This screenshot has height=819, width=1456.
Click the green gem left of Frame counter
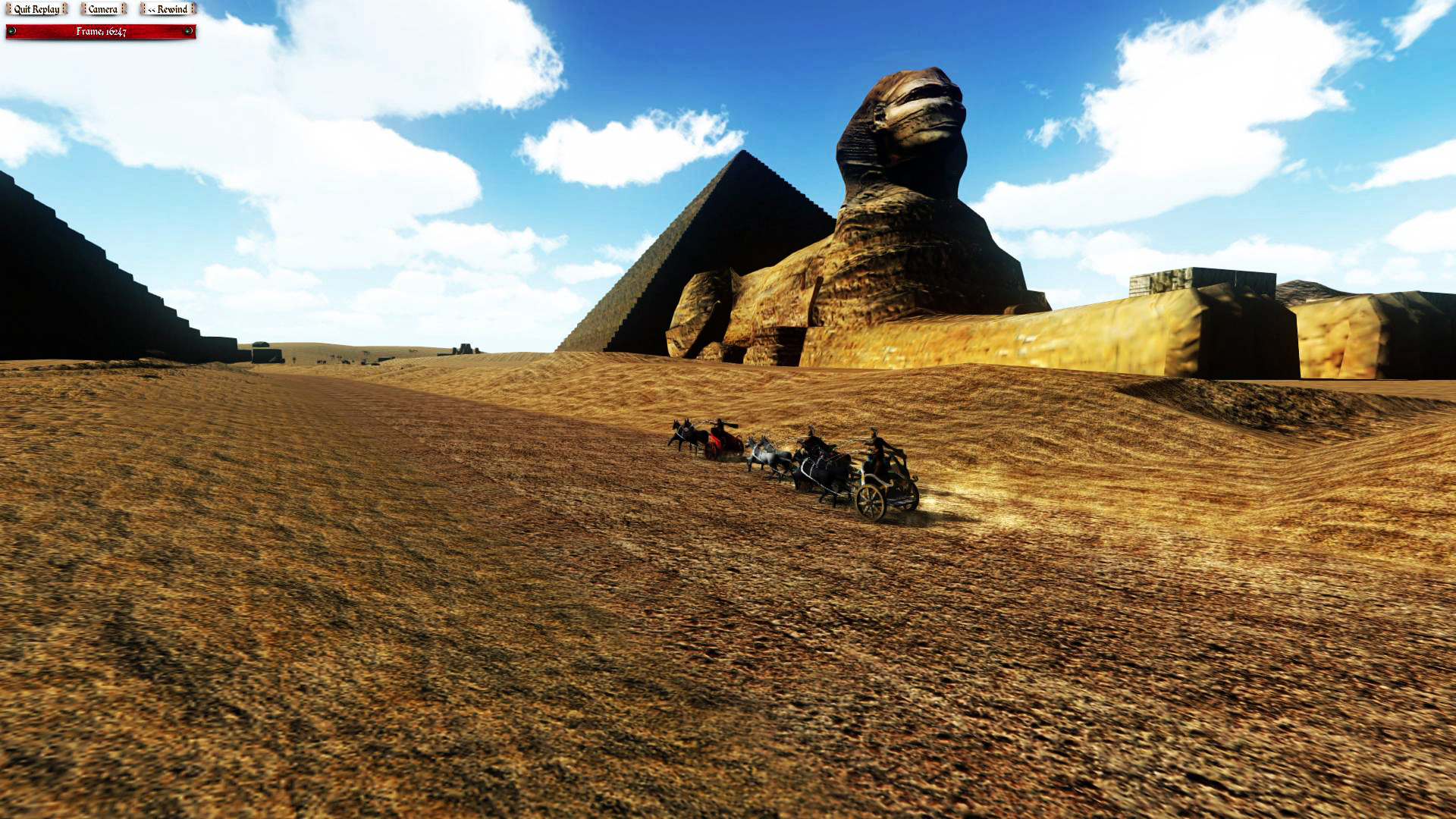click(x=12, y=31)
